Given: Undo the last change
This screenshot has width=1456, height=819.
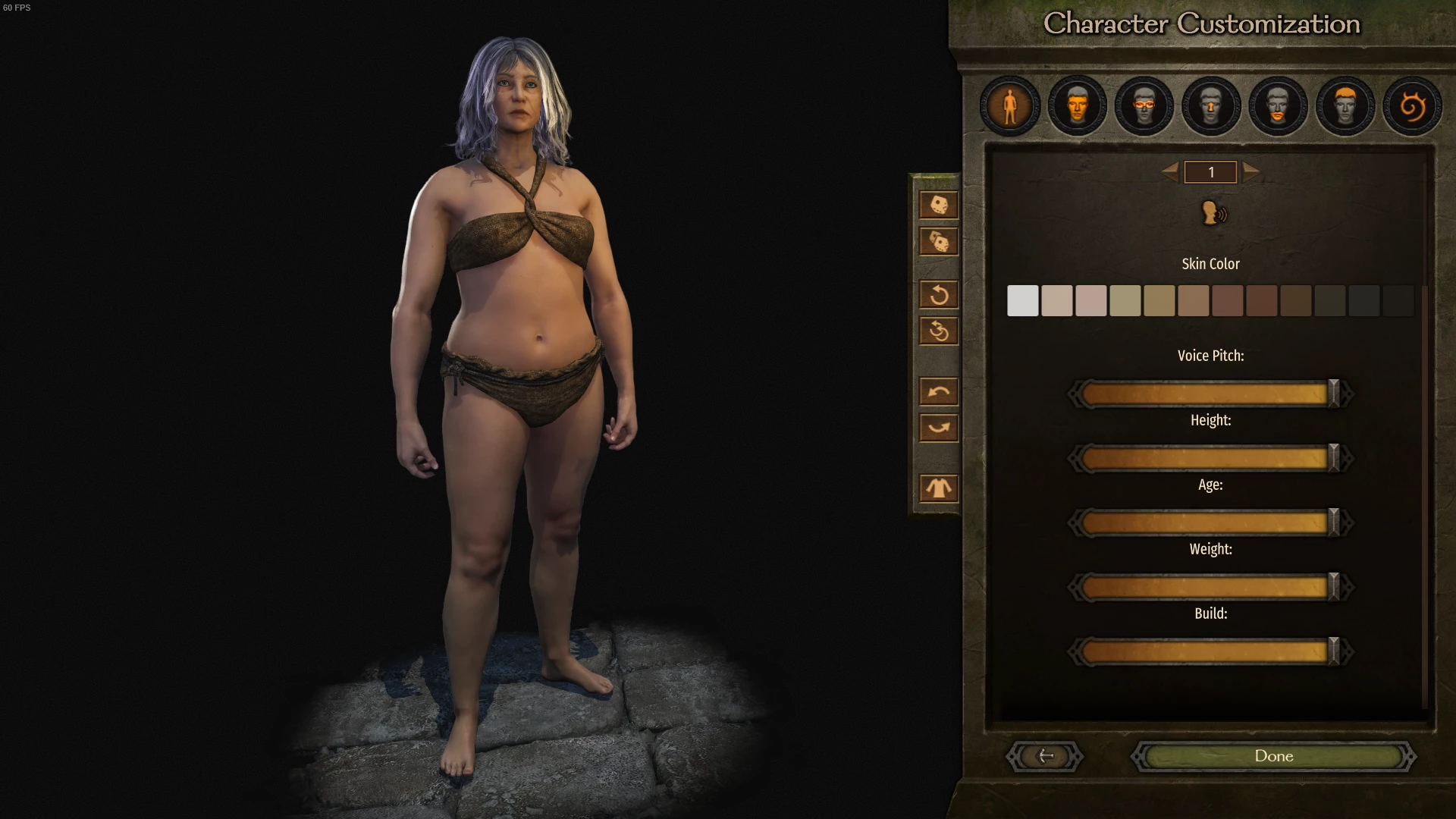Looking at the screenshot, I should [939, 391].
